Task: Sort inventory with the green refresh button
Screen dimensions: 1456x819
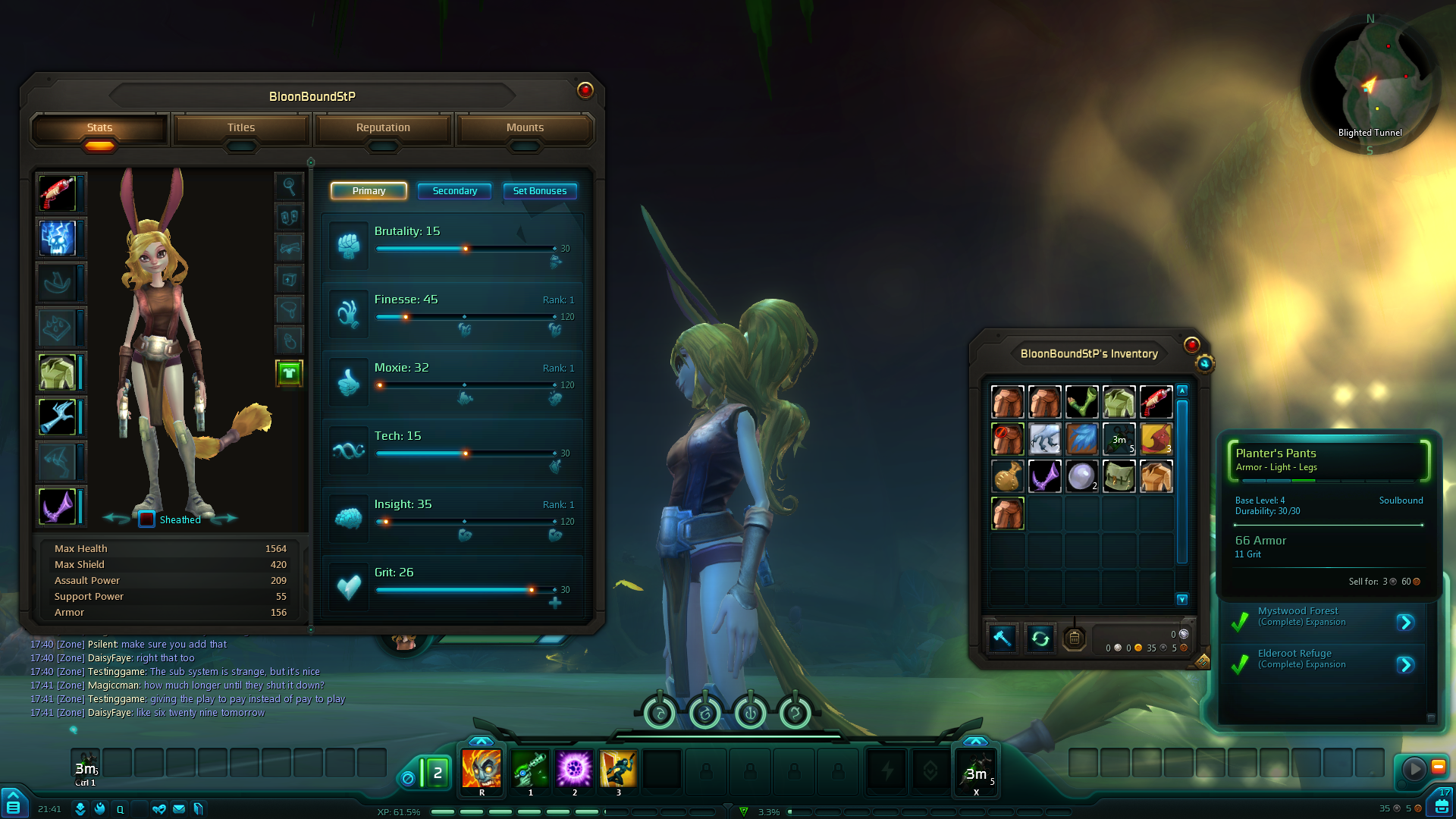Action: [1040, 639]
